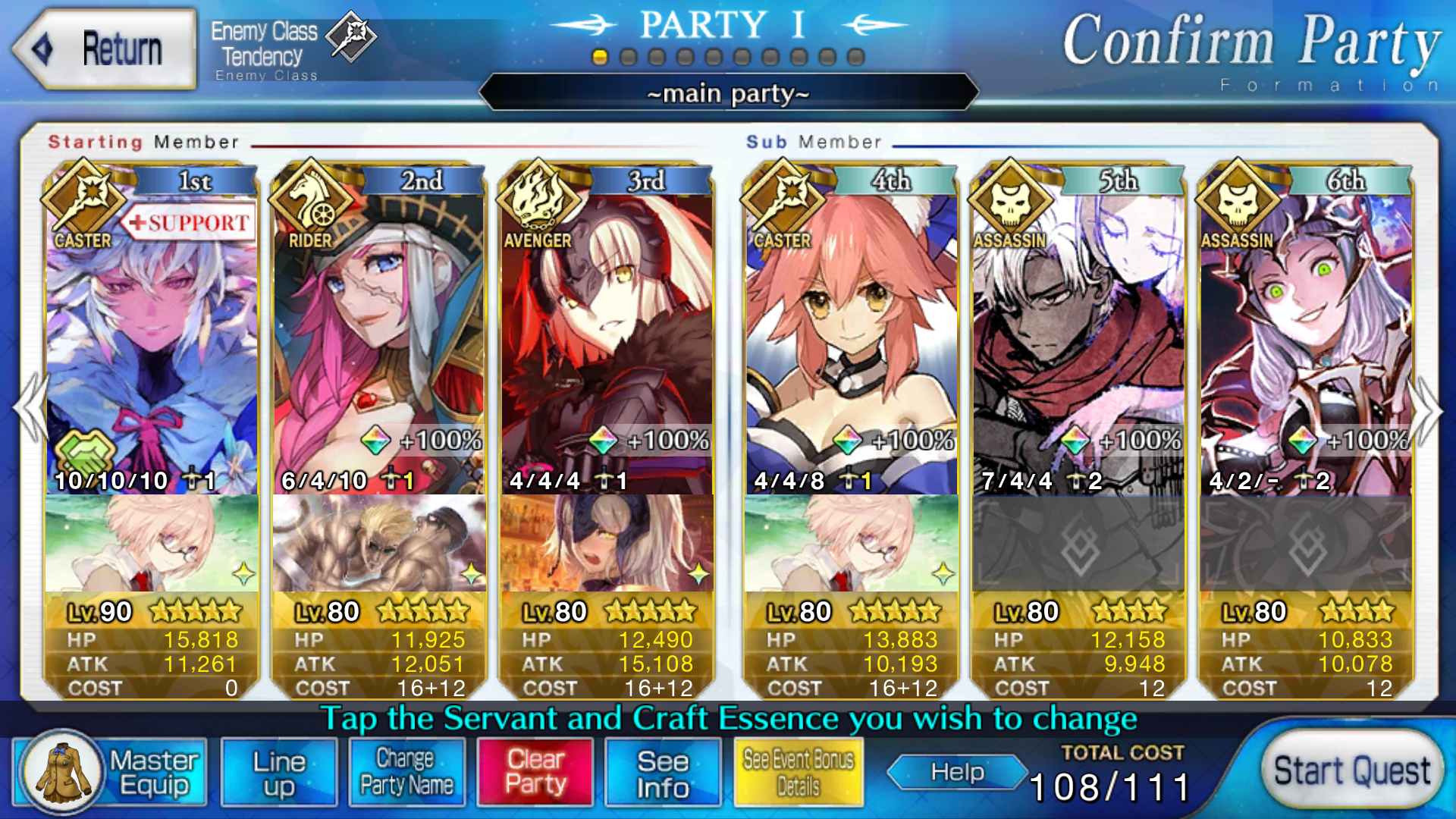Screen dimensions: 1456x819
Task: Open the Help panel
Action: 957,772
